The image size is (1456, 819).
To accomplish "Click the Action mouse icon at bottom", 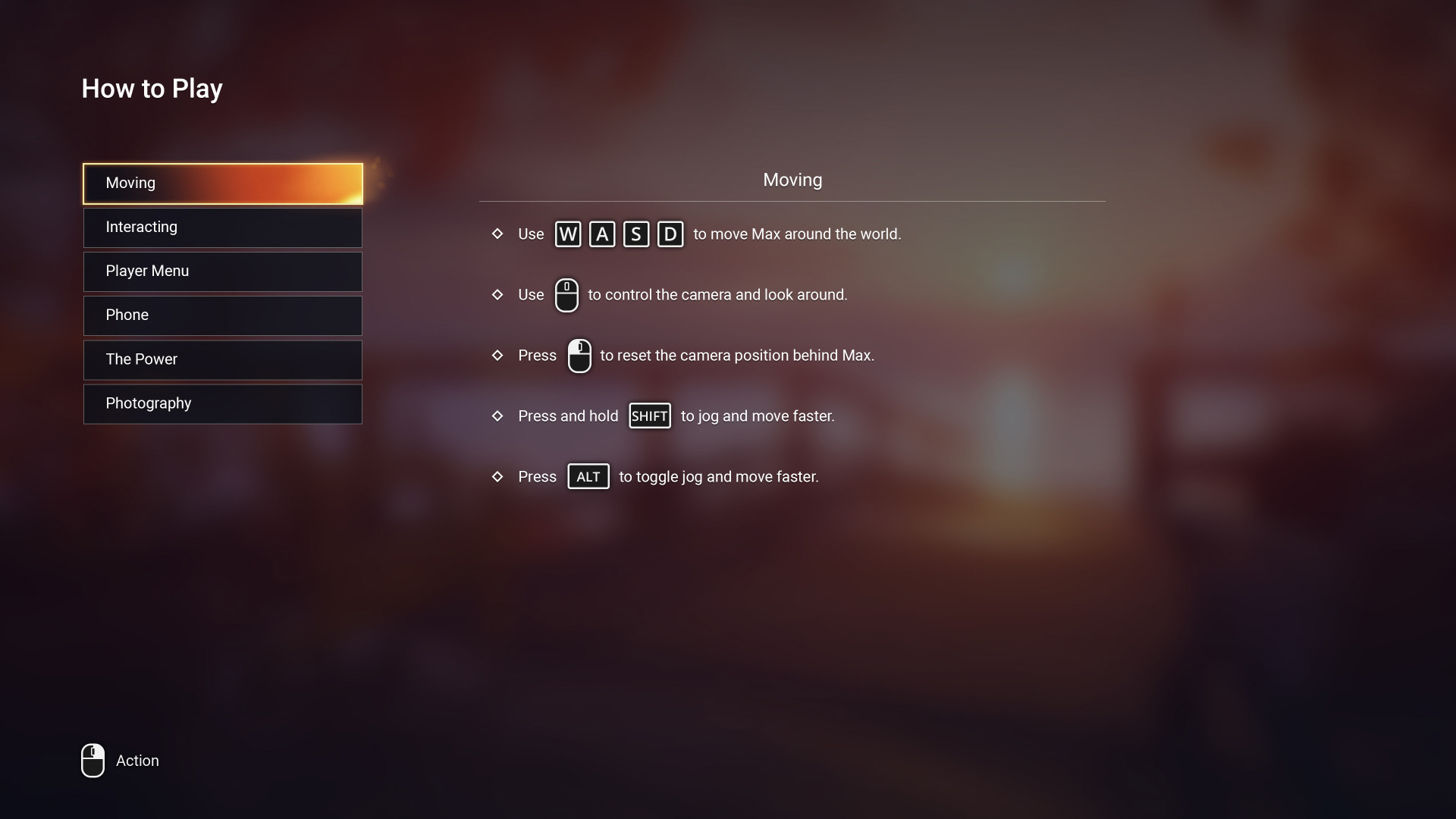I will (x=92, y=761).
